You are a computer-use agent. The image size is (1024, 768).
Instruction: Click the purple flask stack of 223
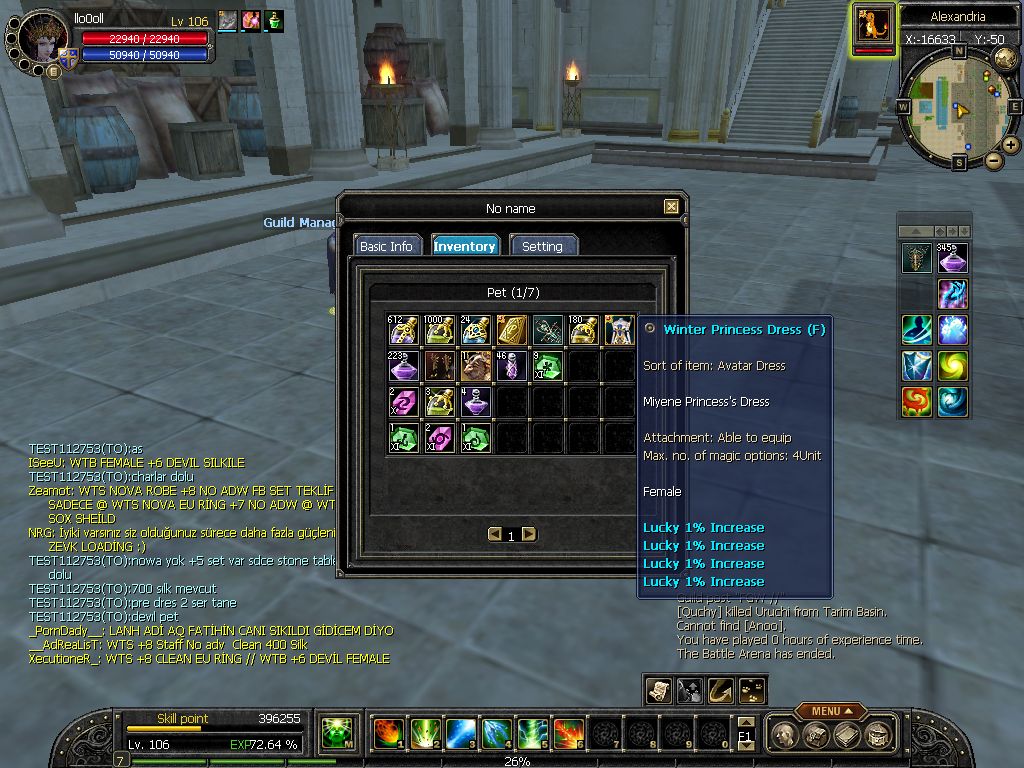(x=404, y=366)
